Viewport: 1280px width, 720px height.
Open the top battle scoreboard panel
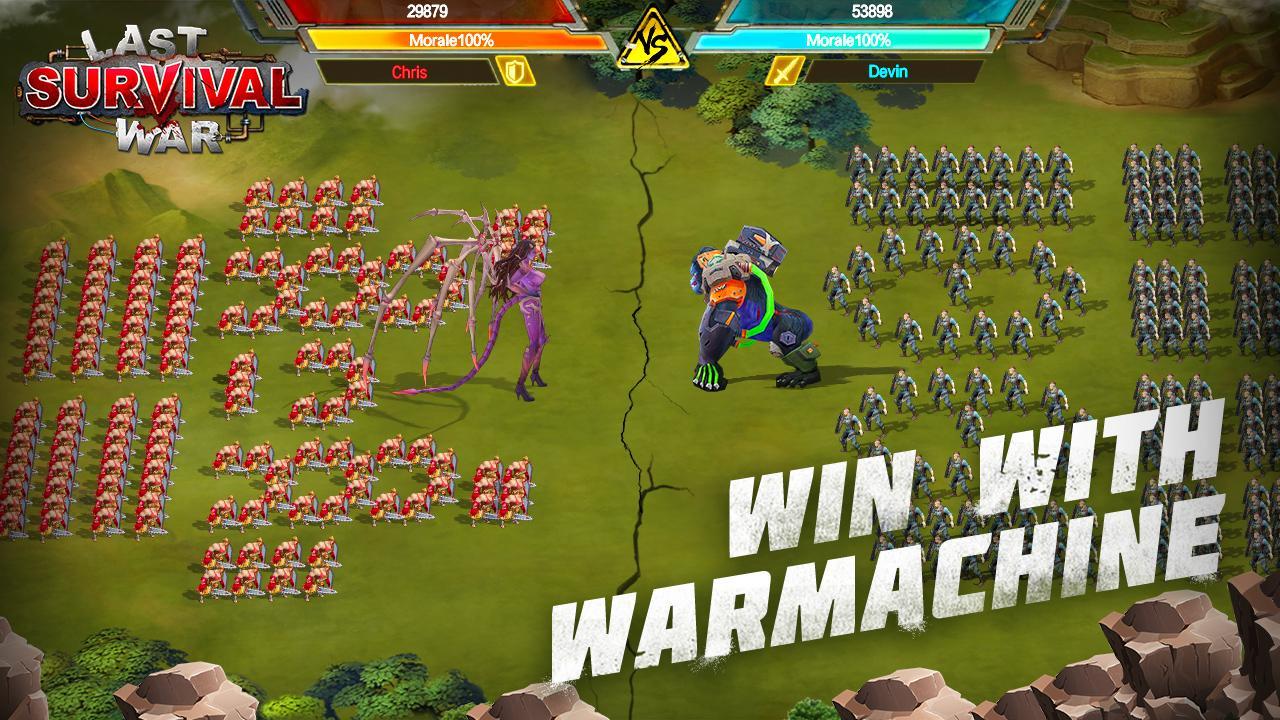click(x=640, y=40)
